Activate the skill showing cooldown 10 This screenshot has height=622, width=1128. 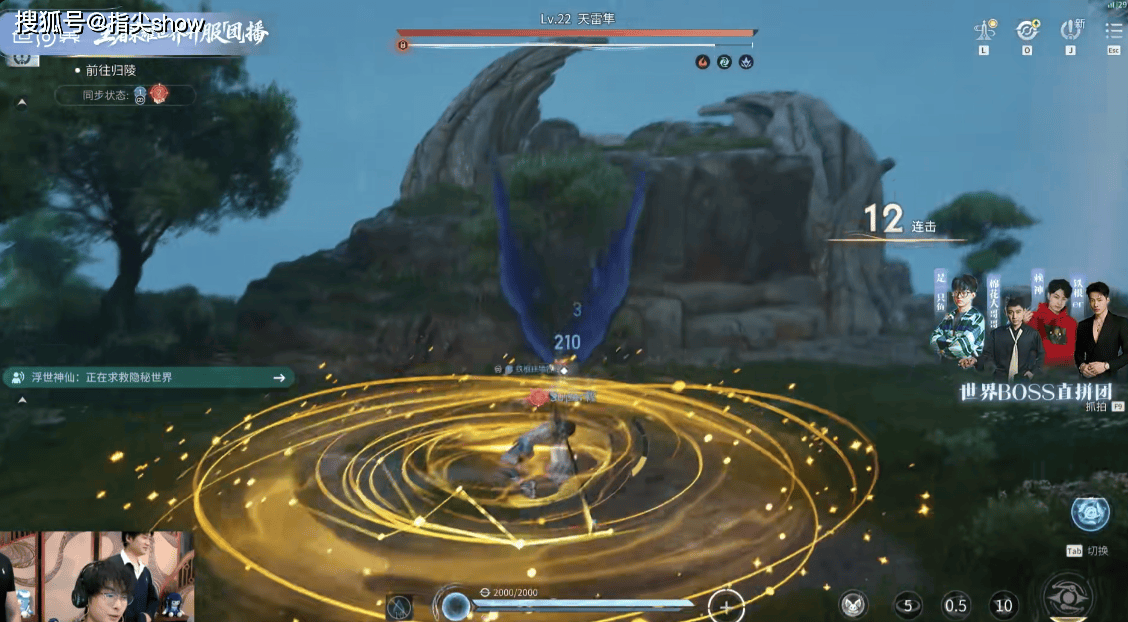(x=1004, y=604)
